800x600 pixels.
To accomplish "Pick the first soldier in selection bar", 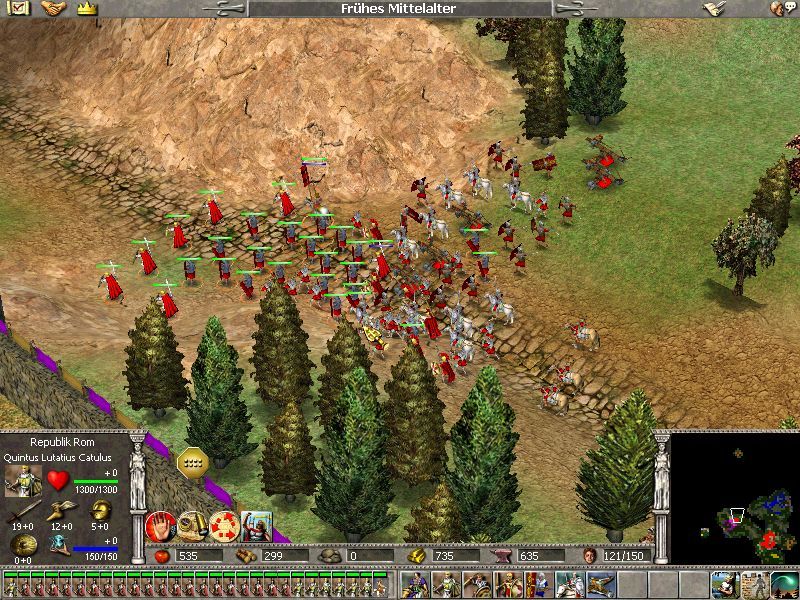I will (10, 584).
